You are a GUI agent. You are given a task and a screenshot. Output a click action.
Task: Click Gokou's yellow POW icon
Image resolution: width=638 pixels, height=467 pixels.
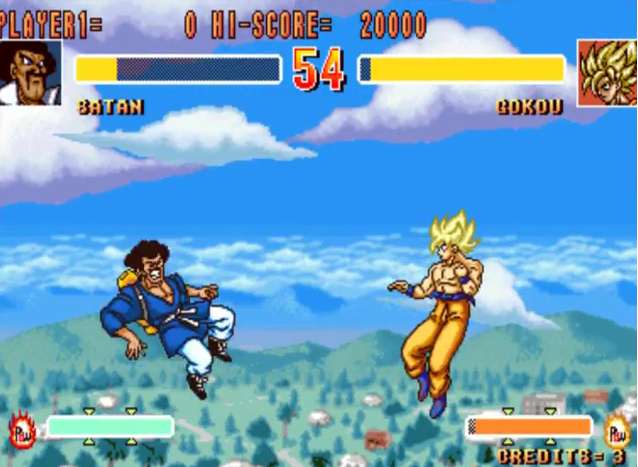click(x=618, y=428)
